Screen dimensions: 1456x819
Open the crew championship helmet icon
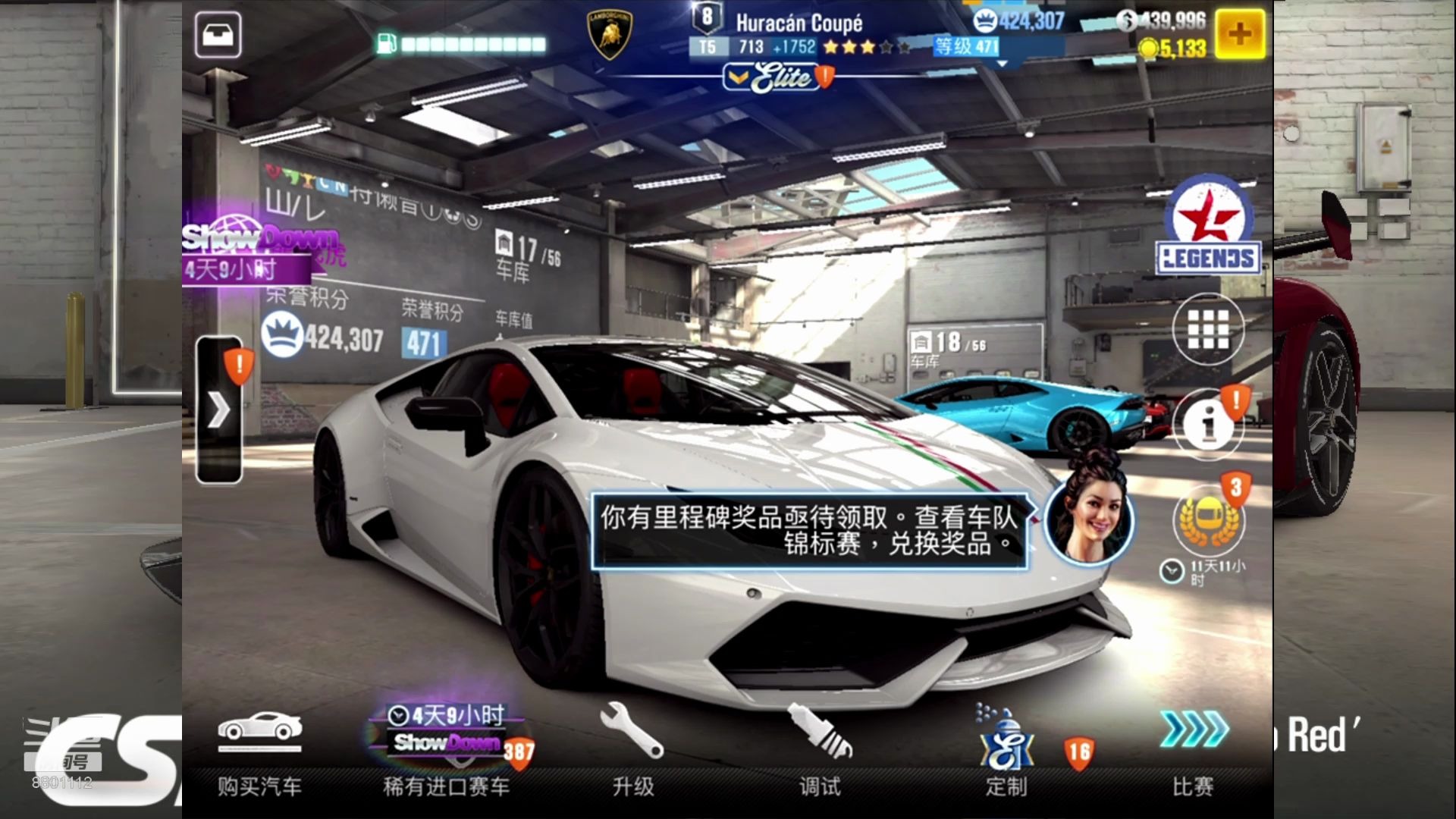click(1207, 521)
